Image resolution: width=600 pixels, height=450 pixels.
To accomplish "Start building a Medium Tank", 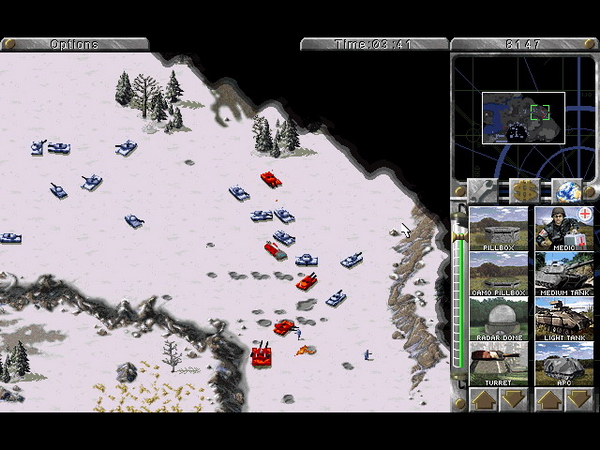I will (x=564, y=274).
